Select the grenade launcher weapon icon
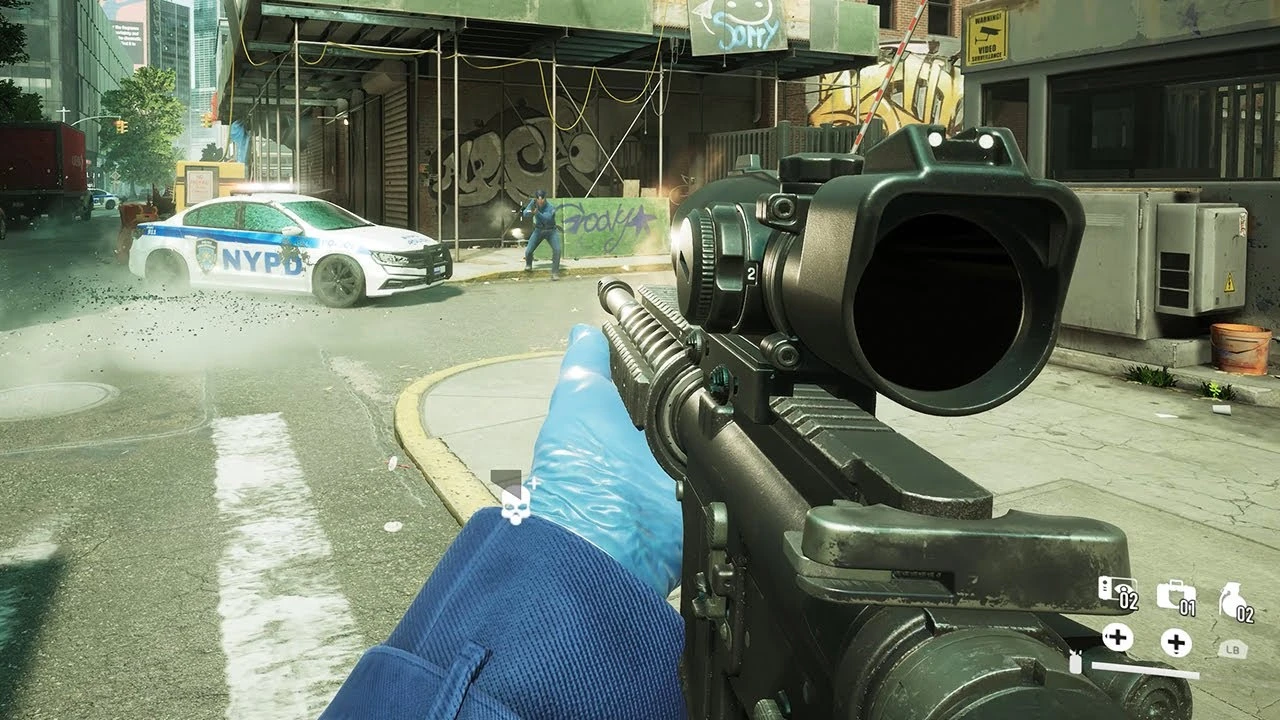1280x720 pixels. (x=1074, y=663)
